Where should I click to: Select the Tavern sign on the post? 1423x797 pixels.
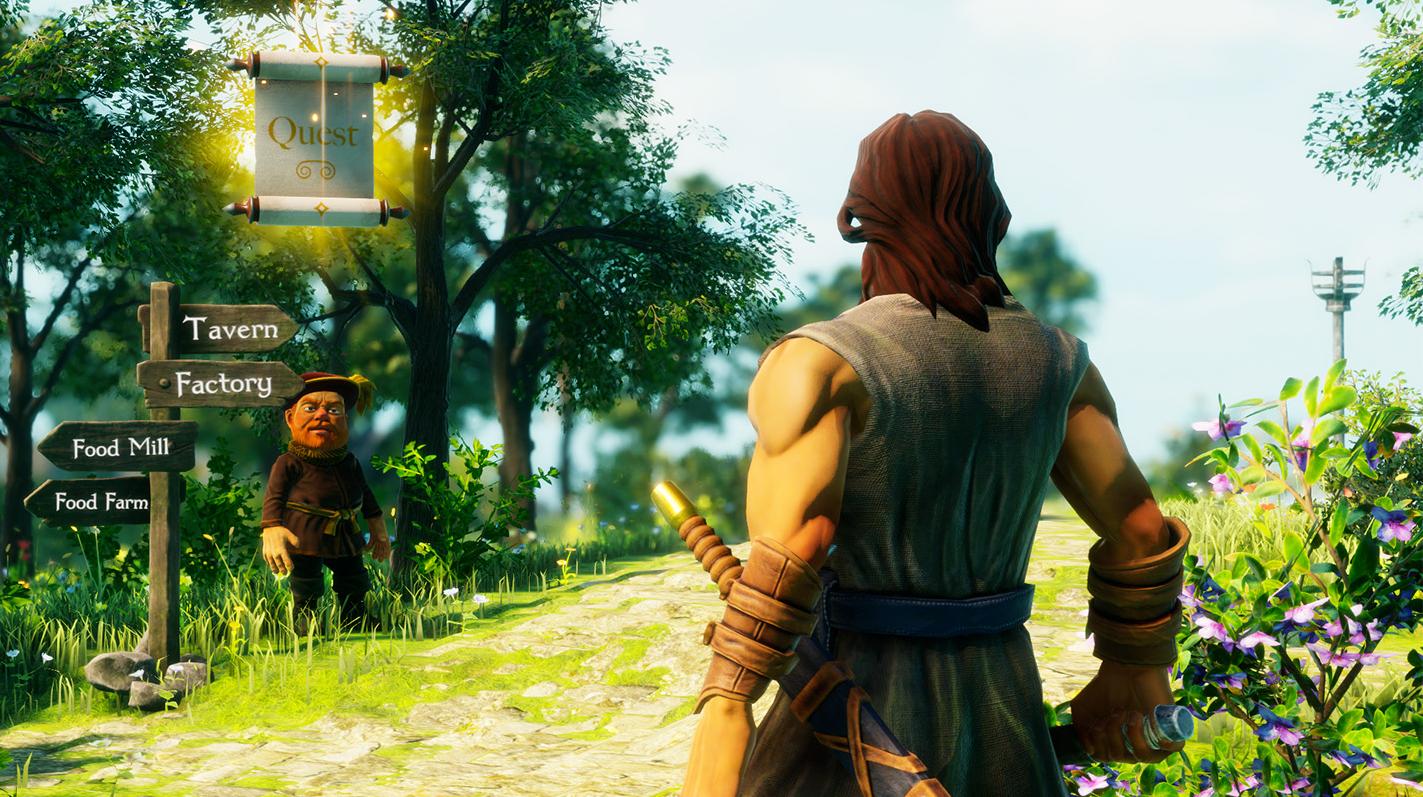(232, 329)
